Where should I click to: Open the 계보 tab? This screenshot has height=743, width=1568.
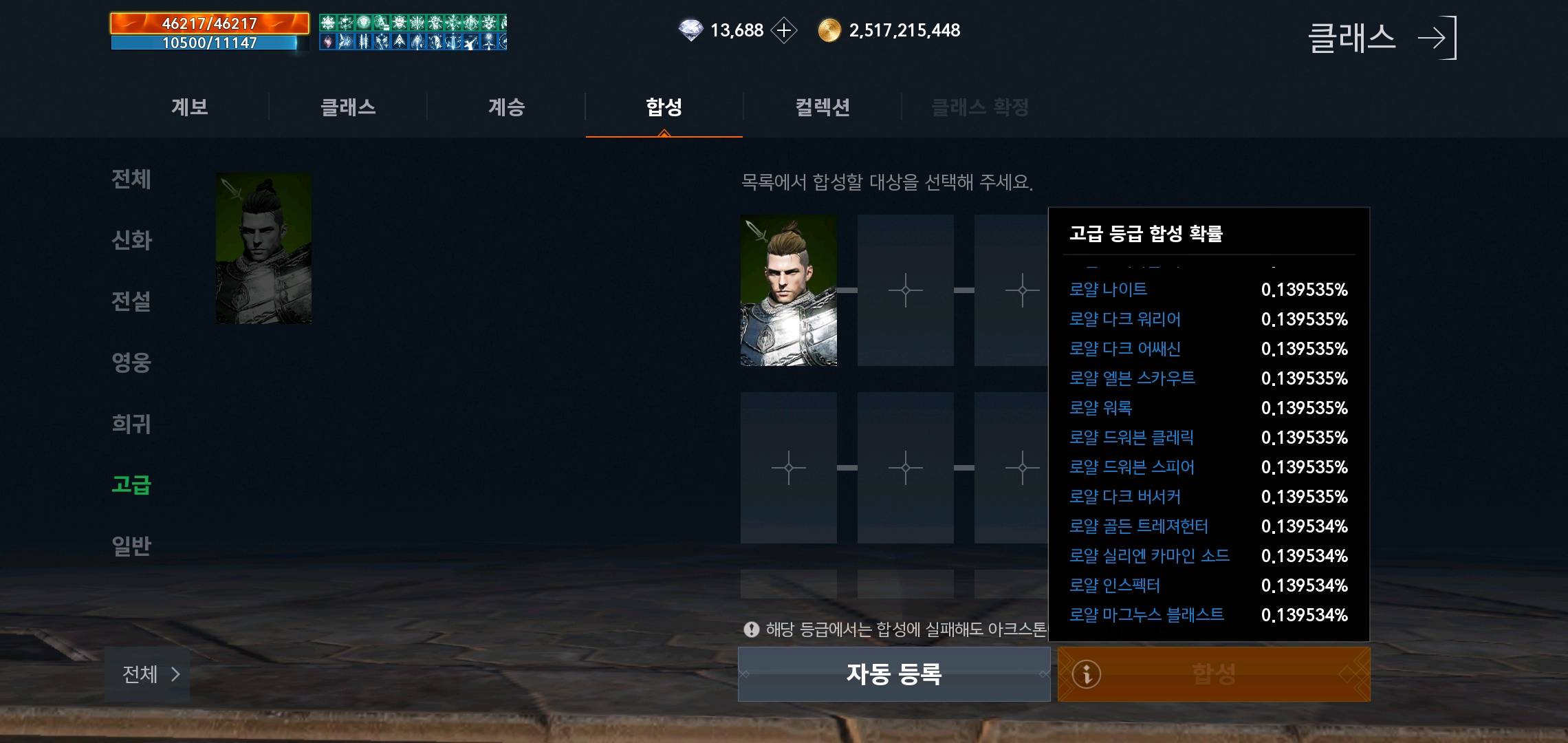coord(190,107)
